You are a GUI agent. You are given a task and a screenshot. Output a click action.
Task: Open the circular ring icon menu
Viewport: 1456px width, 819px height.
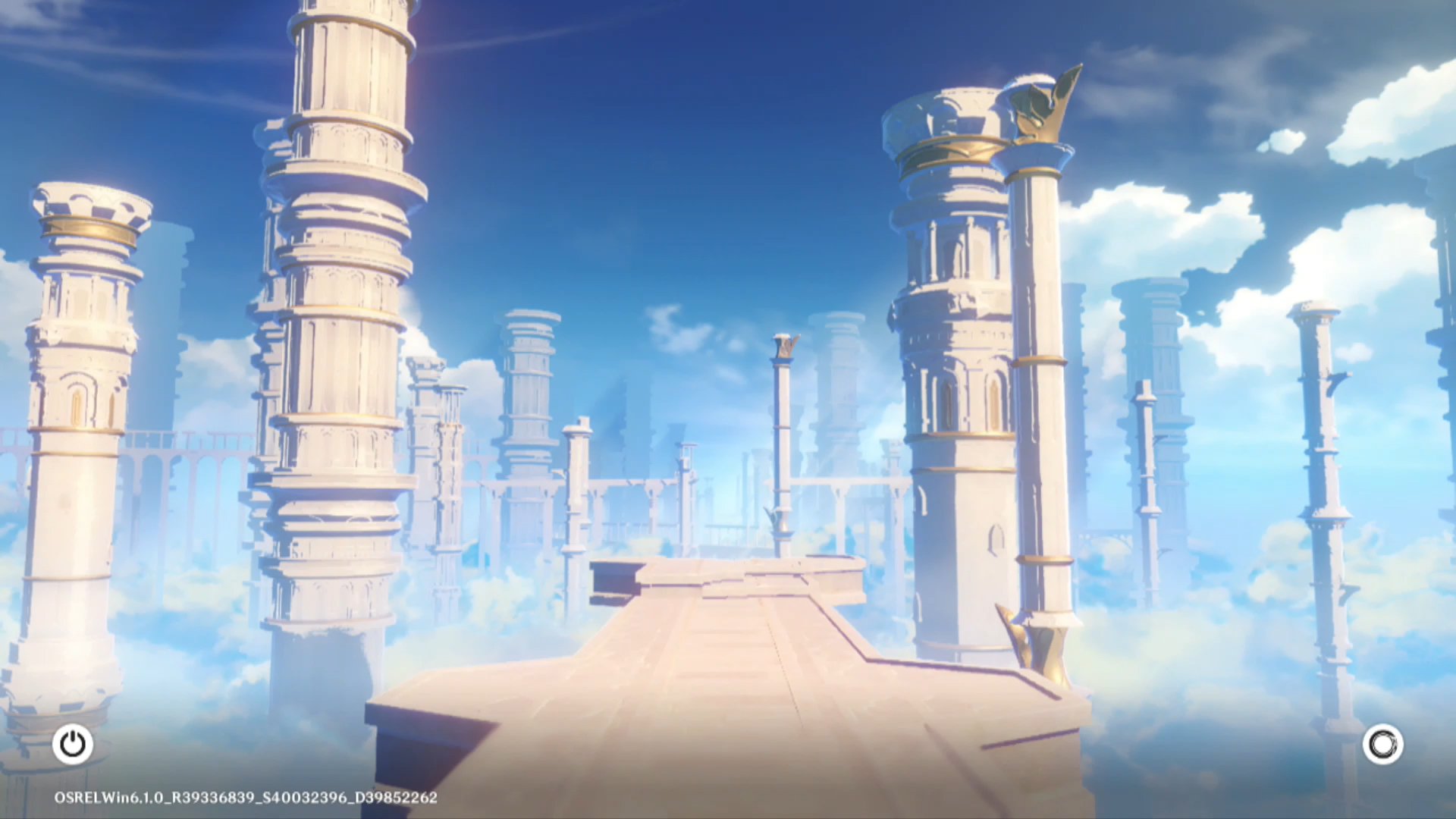coord(1382,744)
